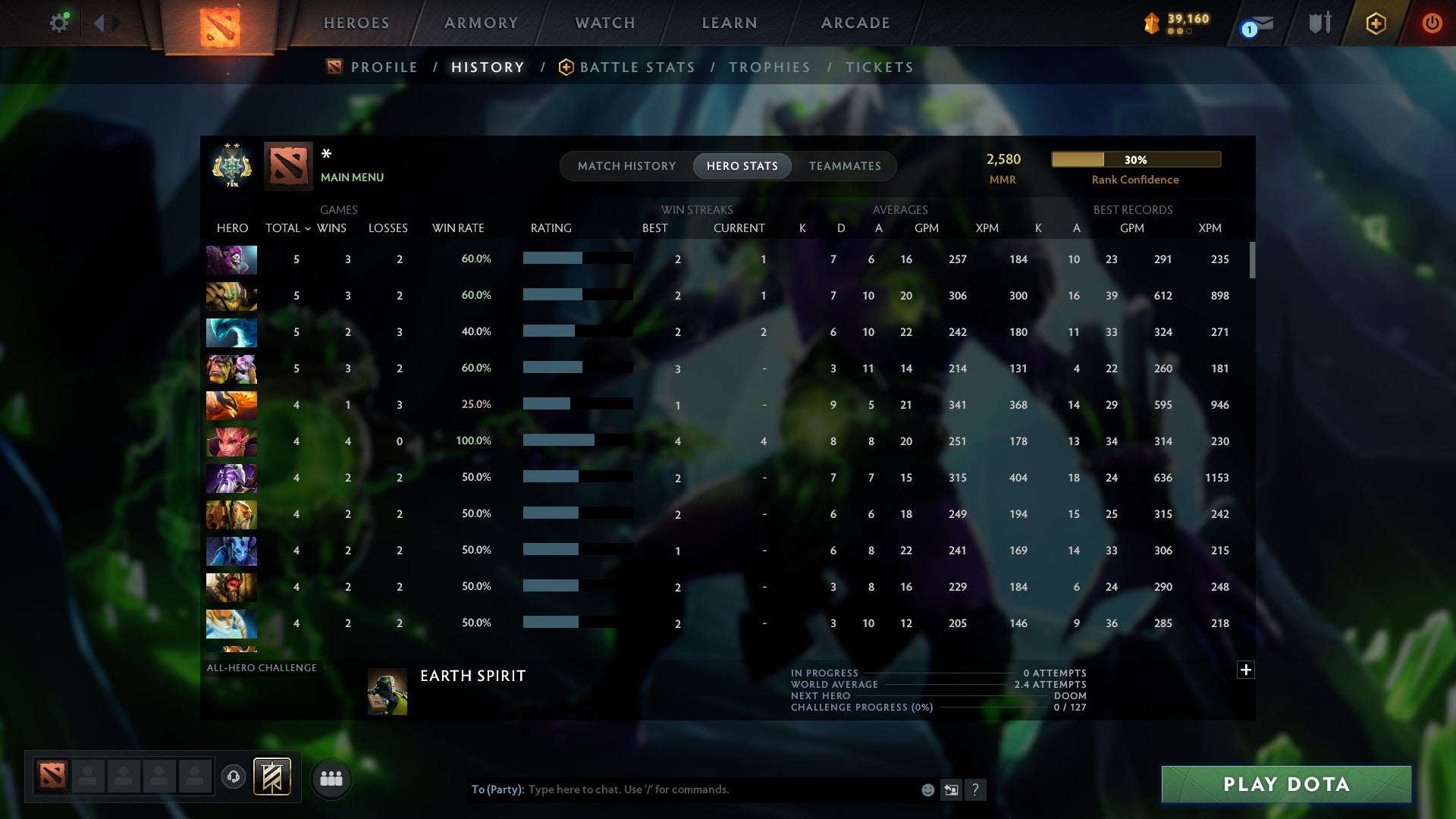Enable party voice via friends list icon
This screenshot has width=1456, height=819.
331,778
